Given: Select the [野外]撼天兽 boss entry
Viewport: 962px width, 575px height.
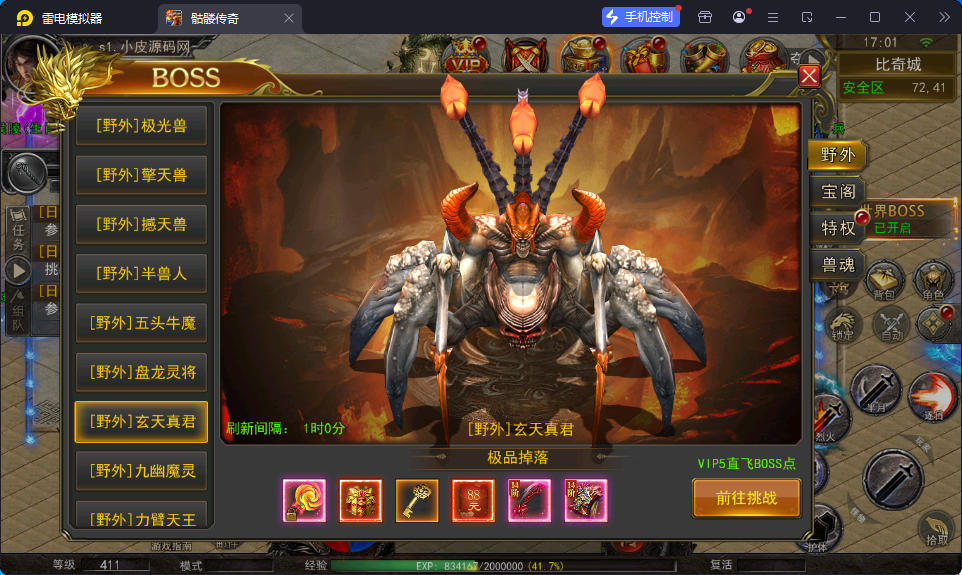Looking at the screenshot, I should [x=141, y=224].
